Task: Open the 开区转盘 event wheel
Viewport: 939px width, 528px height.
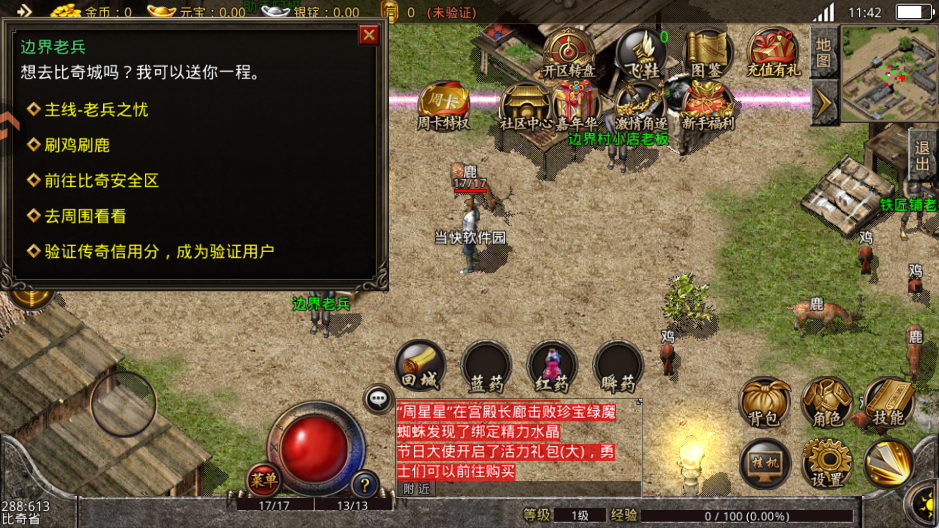Action: [x=569, y=52]
